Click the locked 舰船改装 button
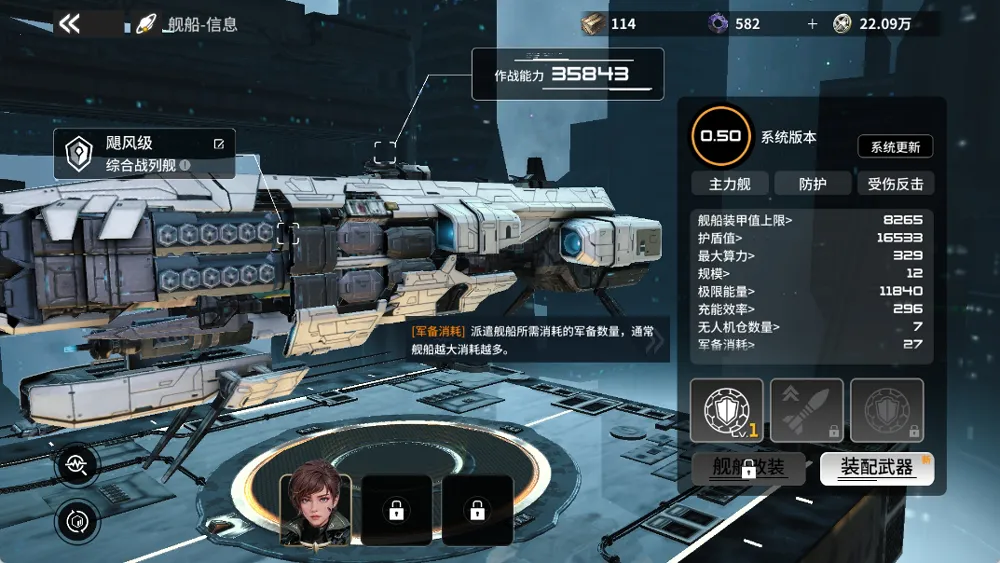Screen dimensions: 1000x563 point(748,468)
